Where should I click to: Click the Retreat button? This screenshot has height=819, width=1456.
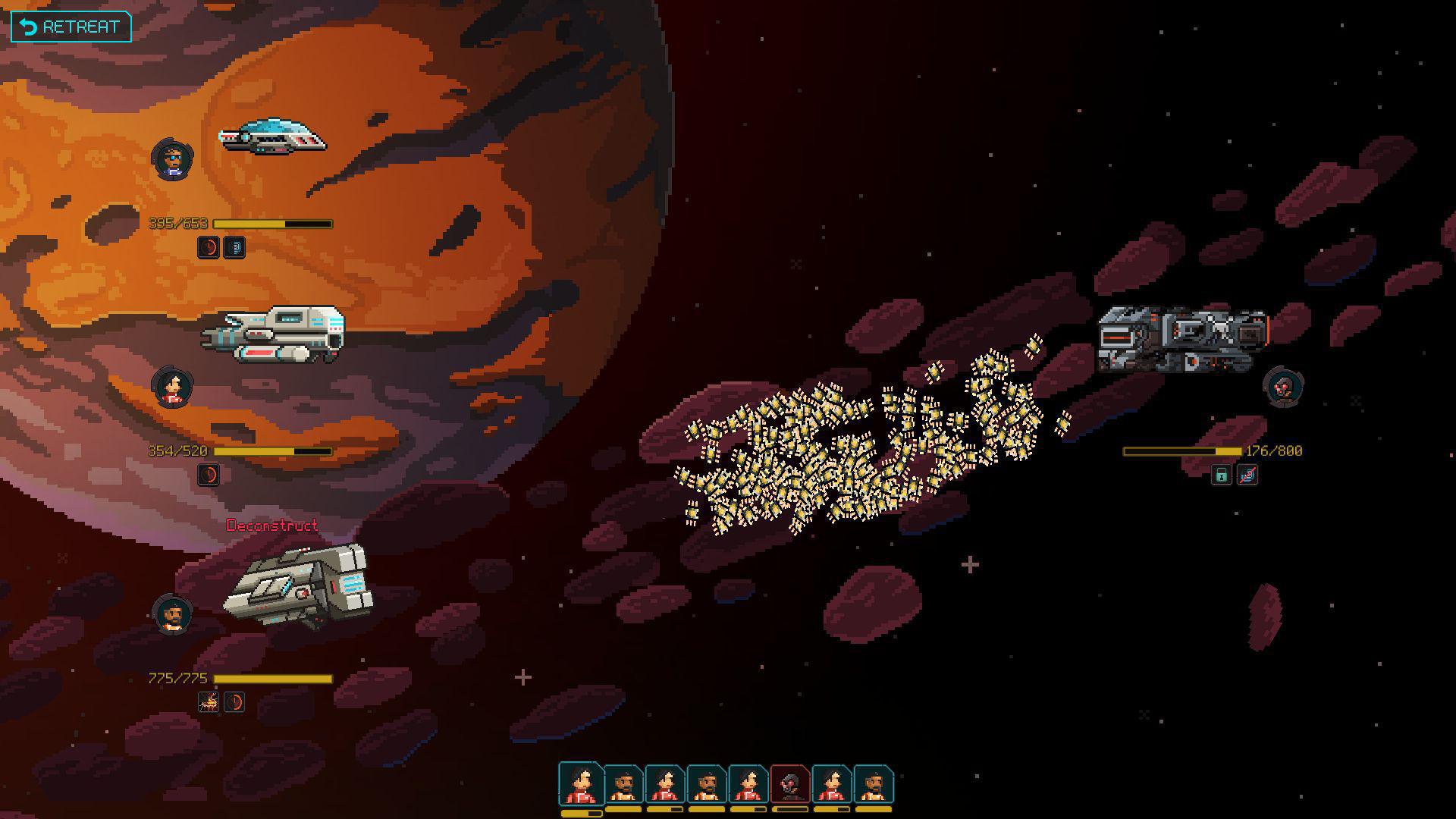click(x=71, y=27)
